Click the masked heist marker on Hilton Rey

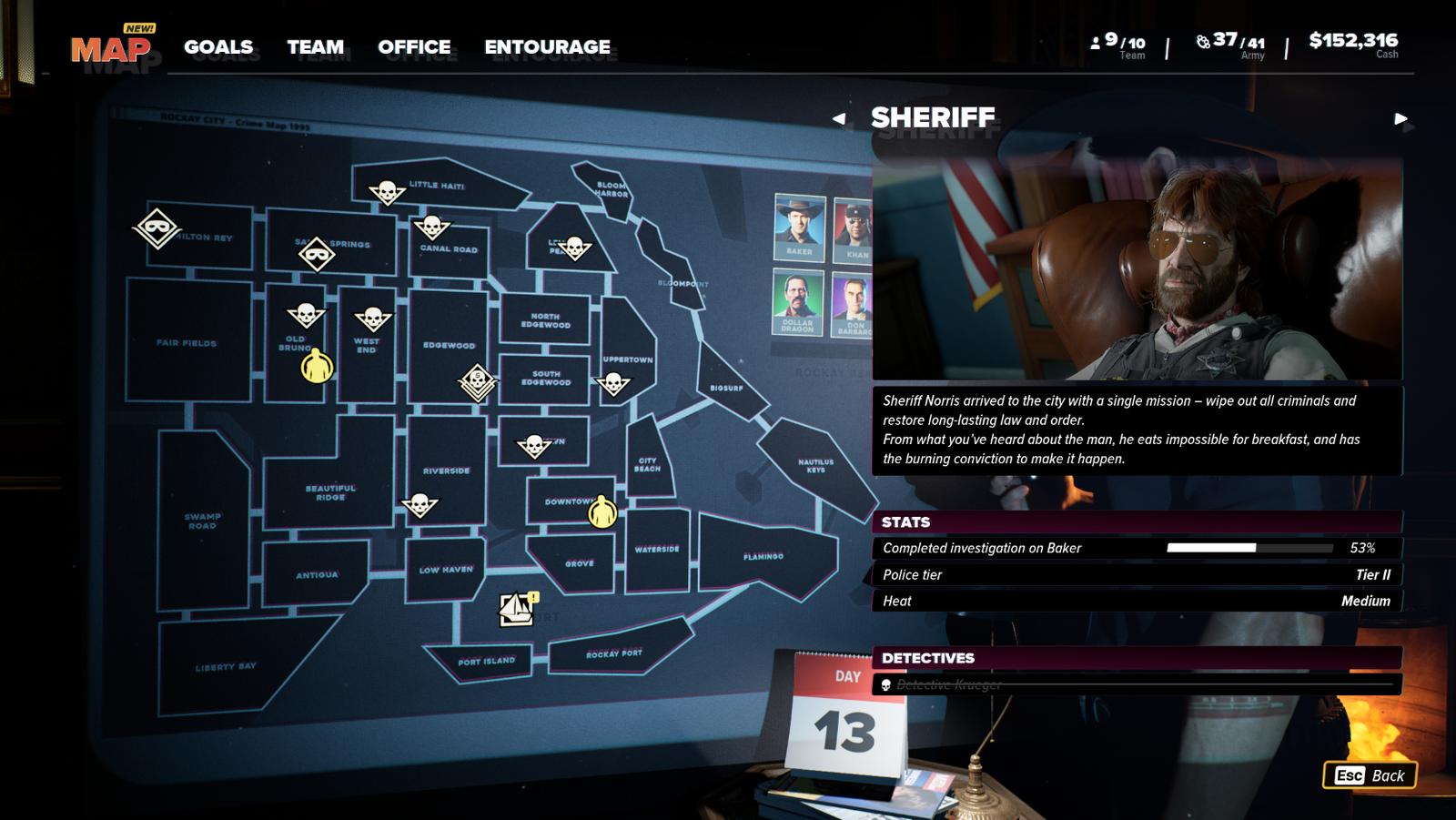(157, 228)
